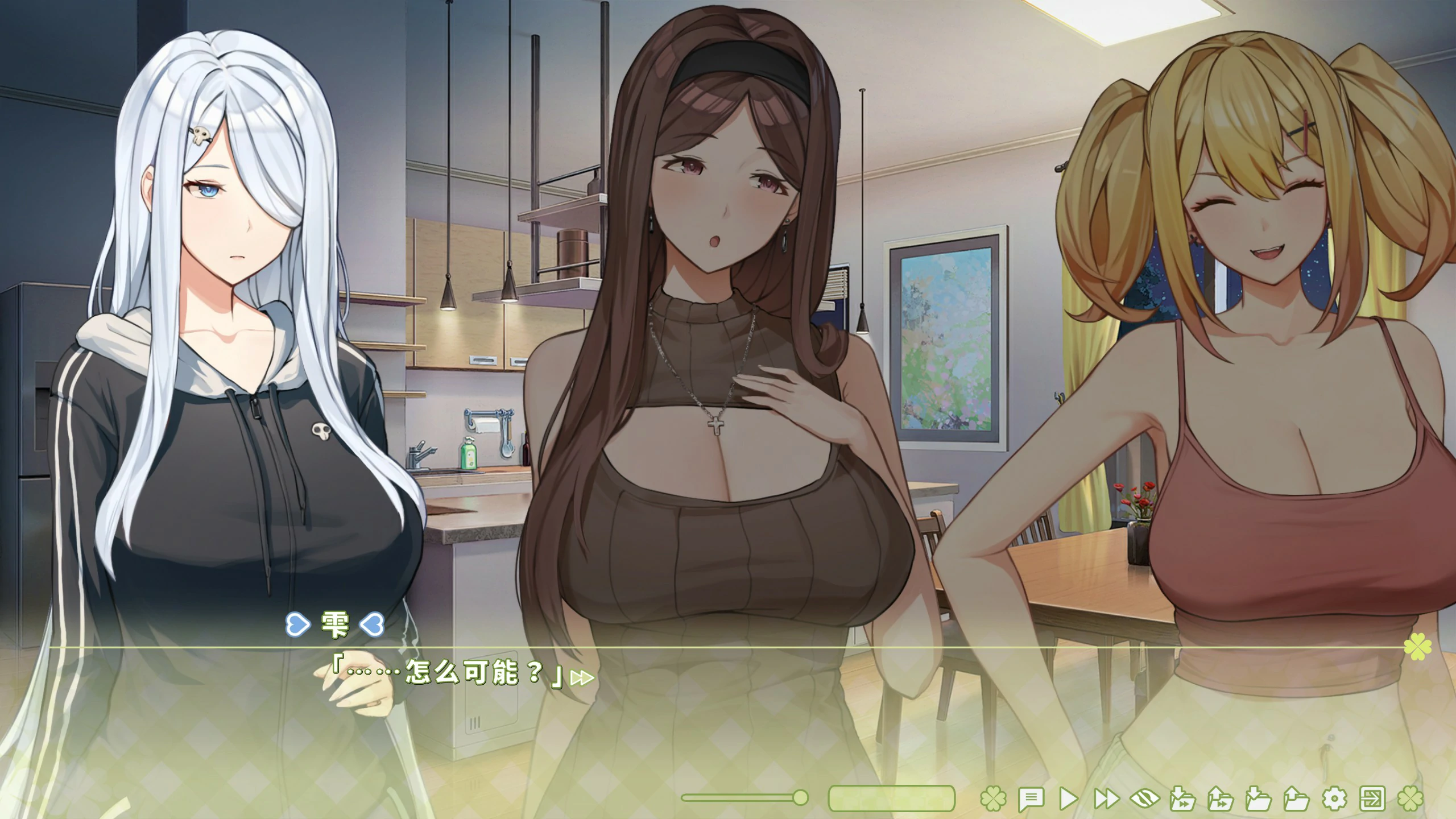Viewport: 1456px width, 819px height.
Task: Open the save menu folder with down arrow
Action: (x=1258, y=799)
